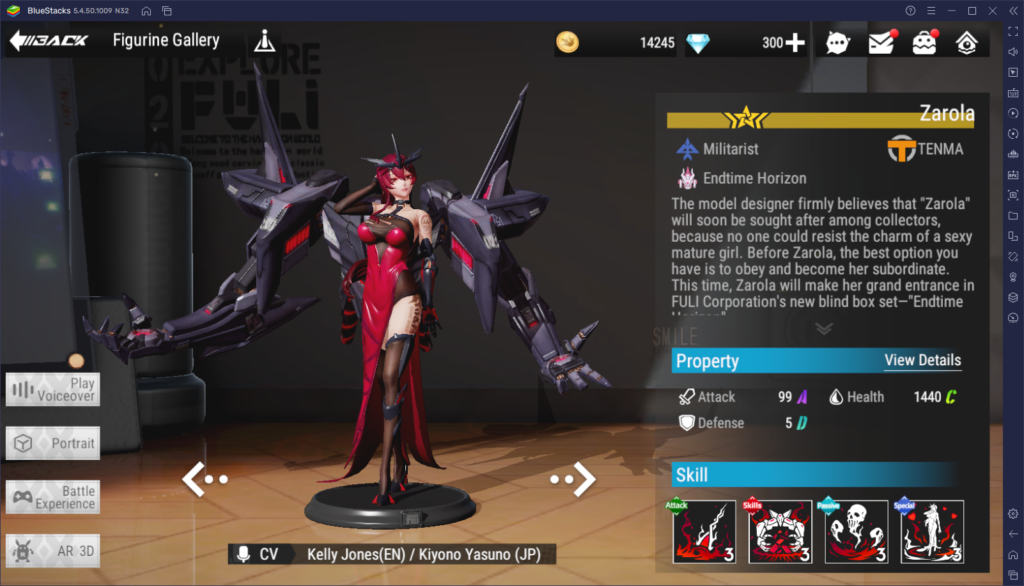Select the Attack skill icon

704,532
